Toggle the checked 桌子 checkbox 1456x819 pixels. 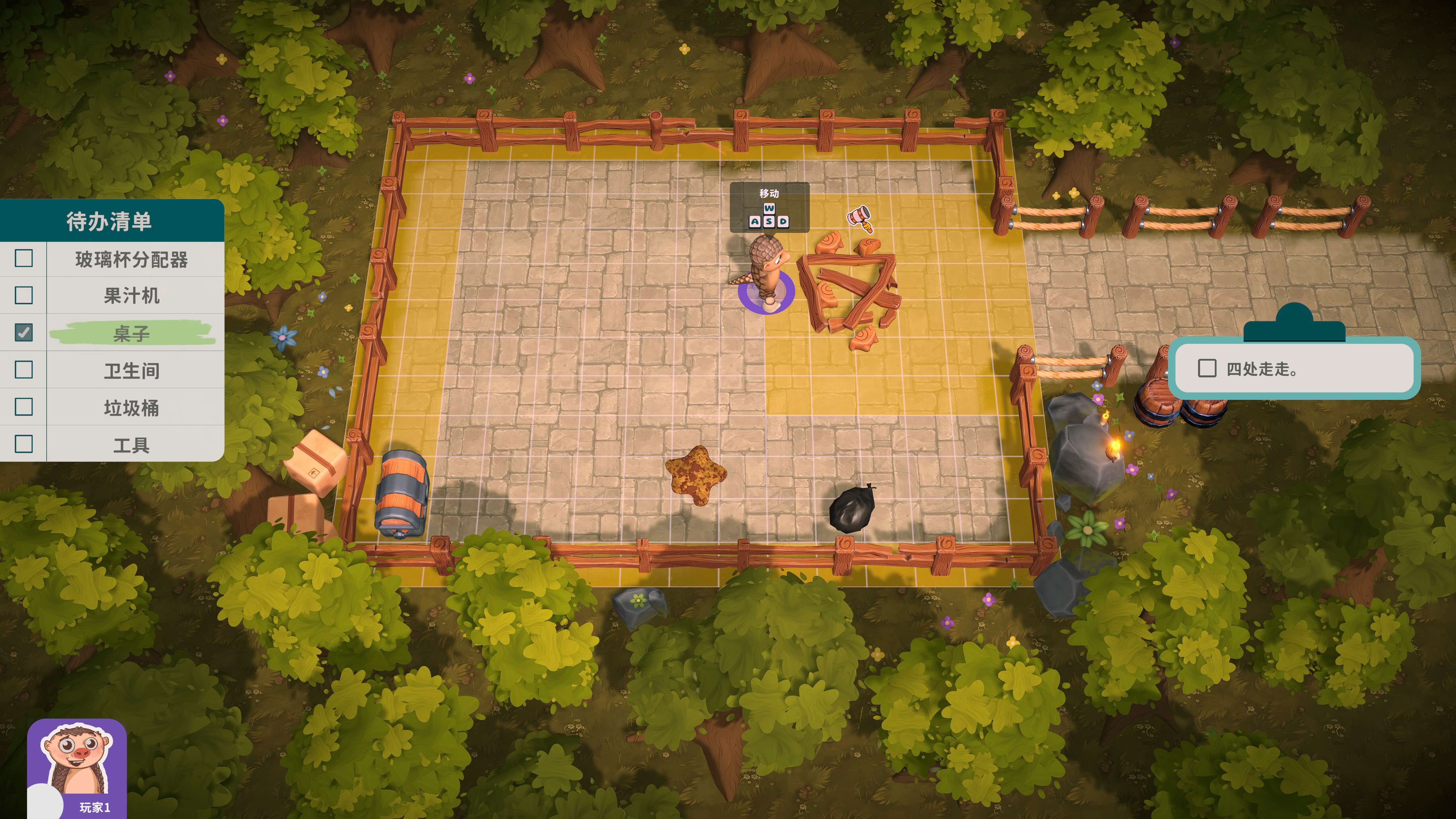(x=24, y=332)
